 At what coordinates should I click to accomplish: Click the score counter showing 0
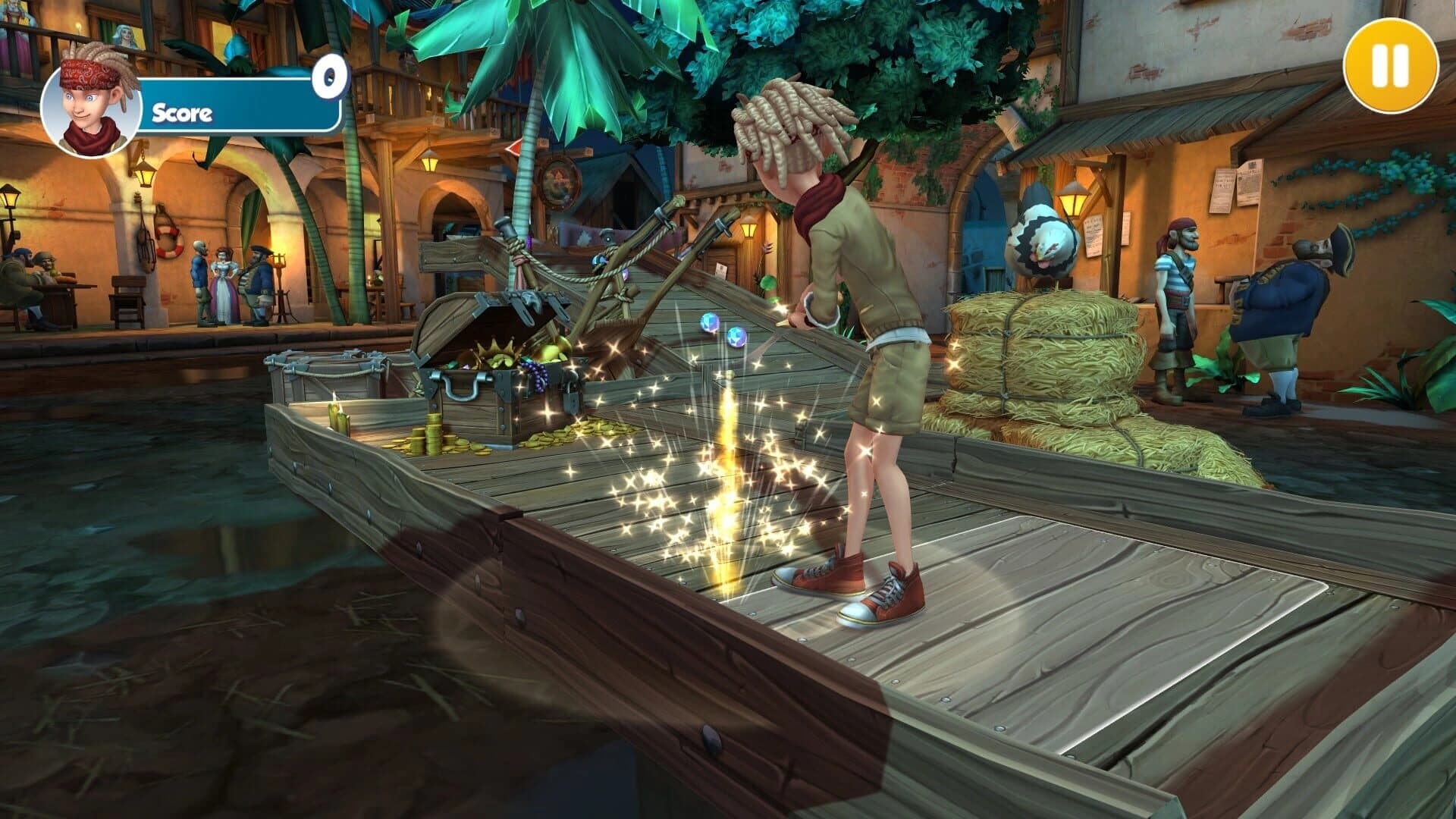click(329, 76)
